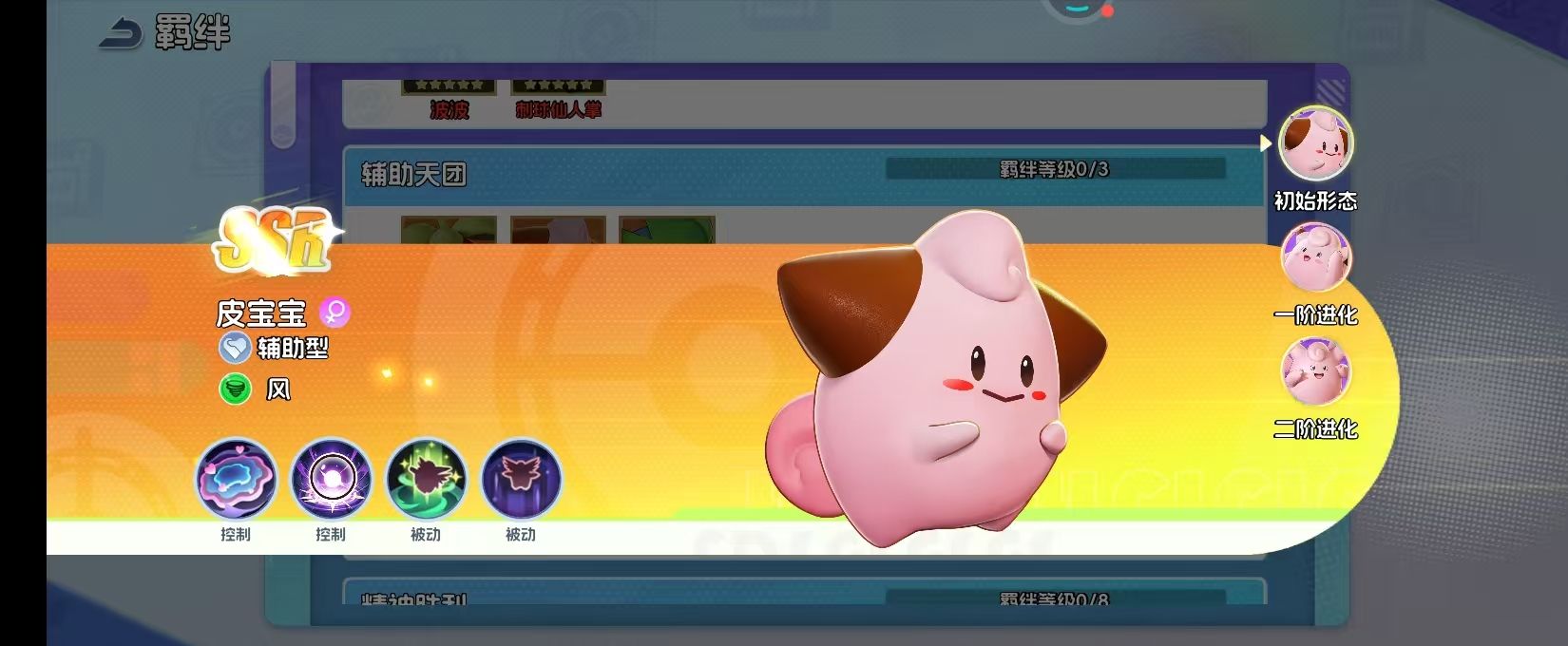Choose the 一阶进化 evolution portrait
Image resolution: width=1568 pixels, height=646 pixels.
click(x=1315, y=257)
